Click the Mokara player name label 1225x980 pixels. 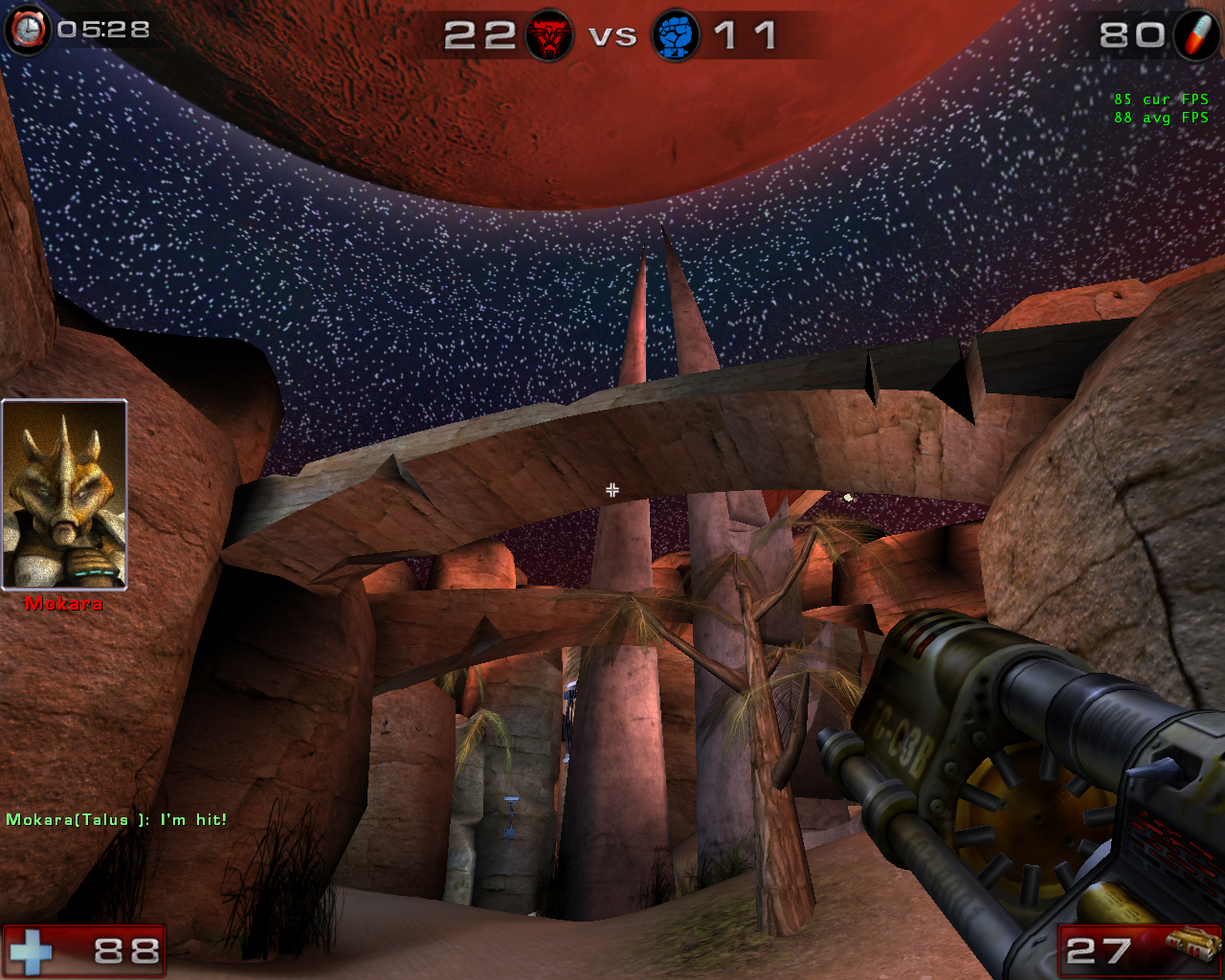[63, 604]
